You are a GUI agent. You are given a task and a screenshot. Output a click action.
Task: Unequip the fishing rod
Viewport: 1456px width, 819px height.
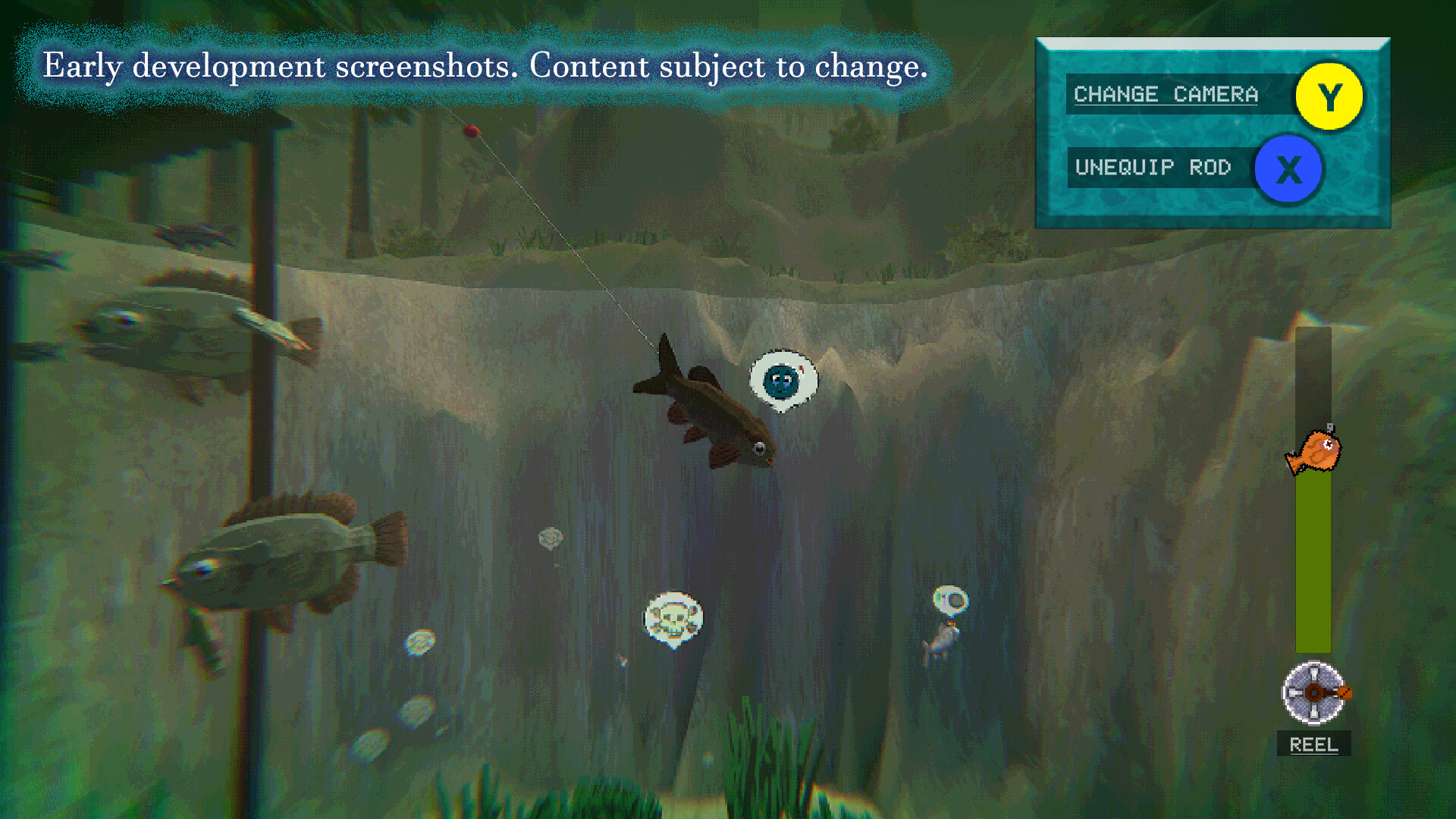[x=1154, y=168]
